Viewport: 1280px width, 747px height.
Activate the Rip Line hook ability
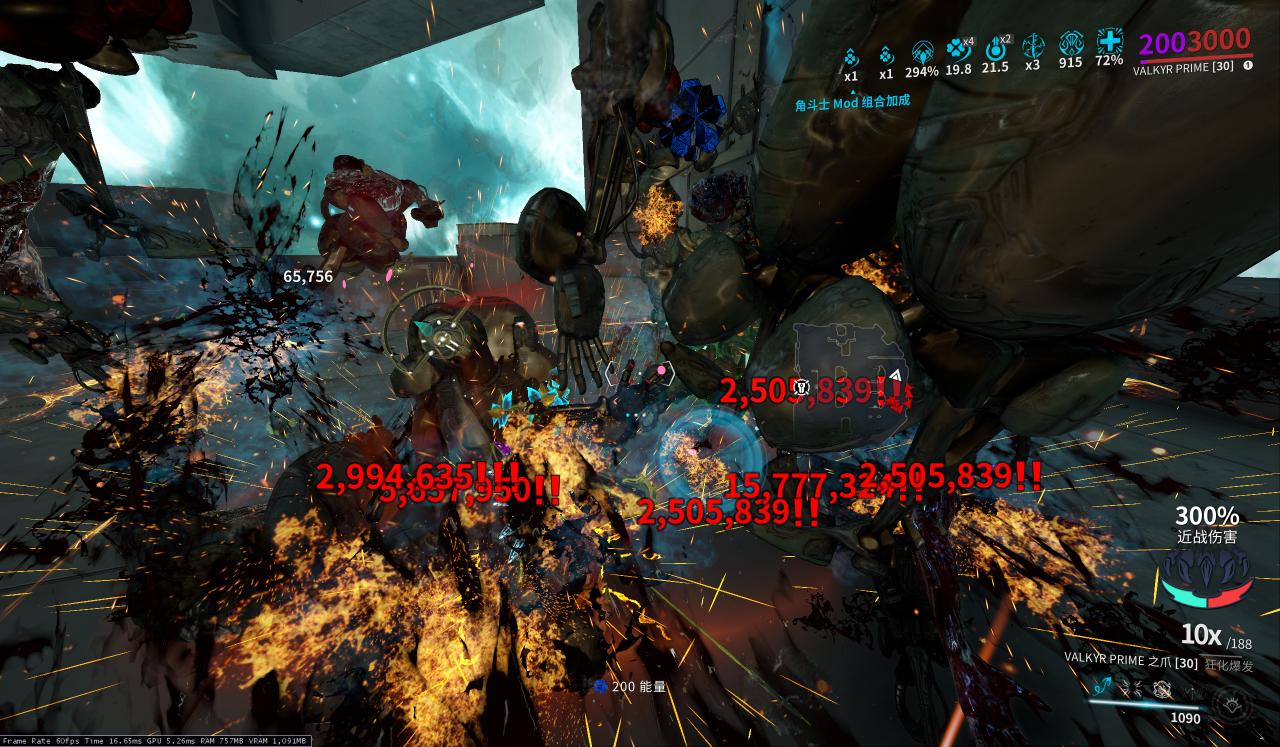coord(1104,687)
